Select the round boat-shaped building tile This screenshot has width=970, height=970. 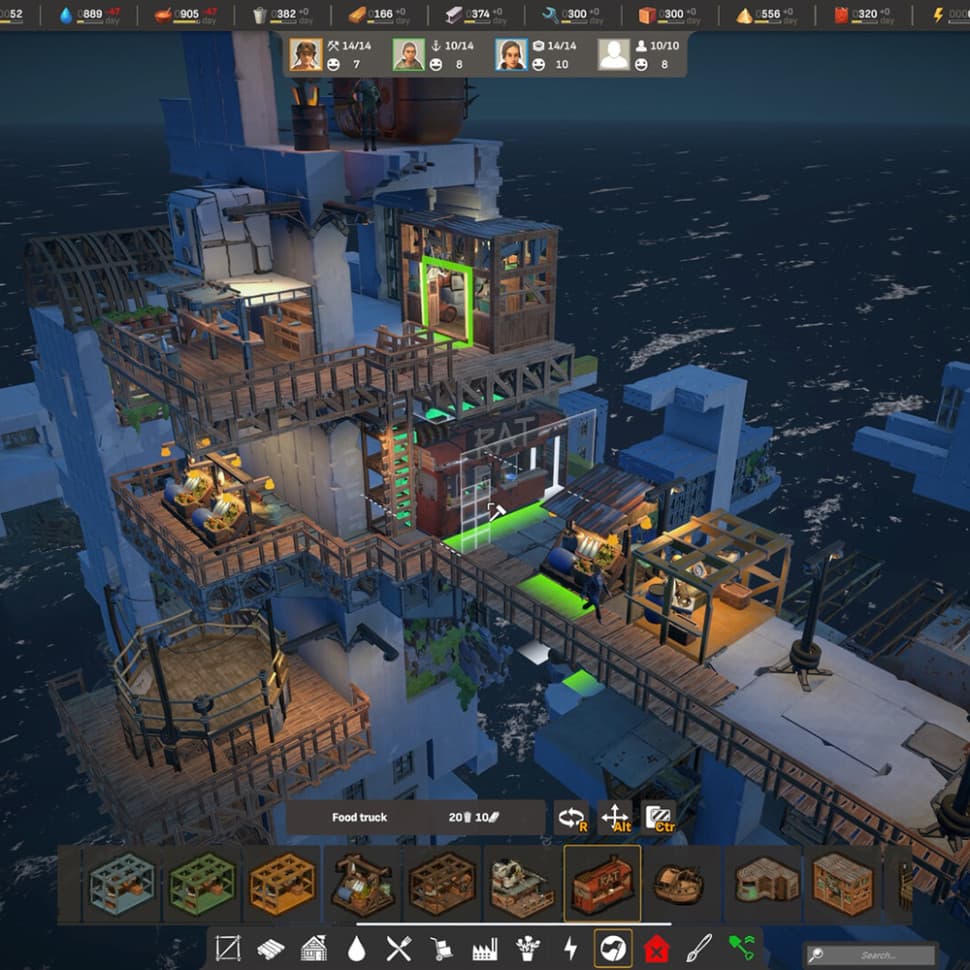pos(681,884)
